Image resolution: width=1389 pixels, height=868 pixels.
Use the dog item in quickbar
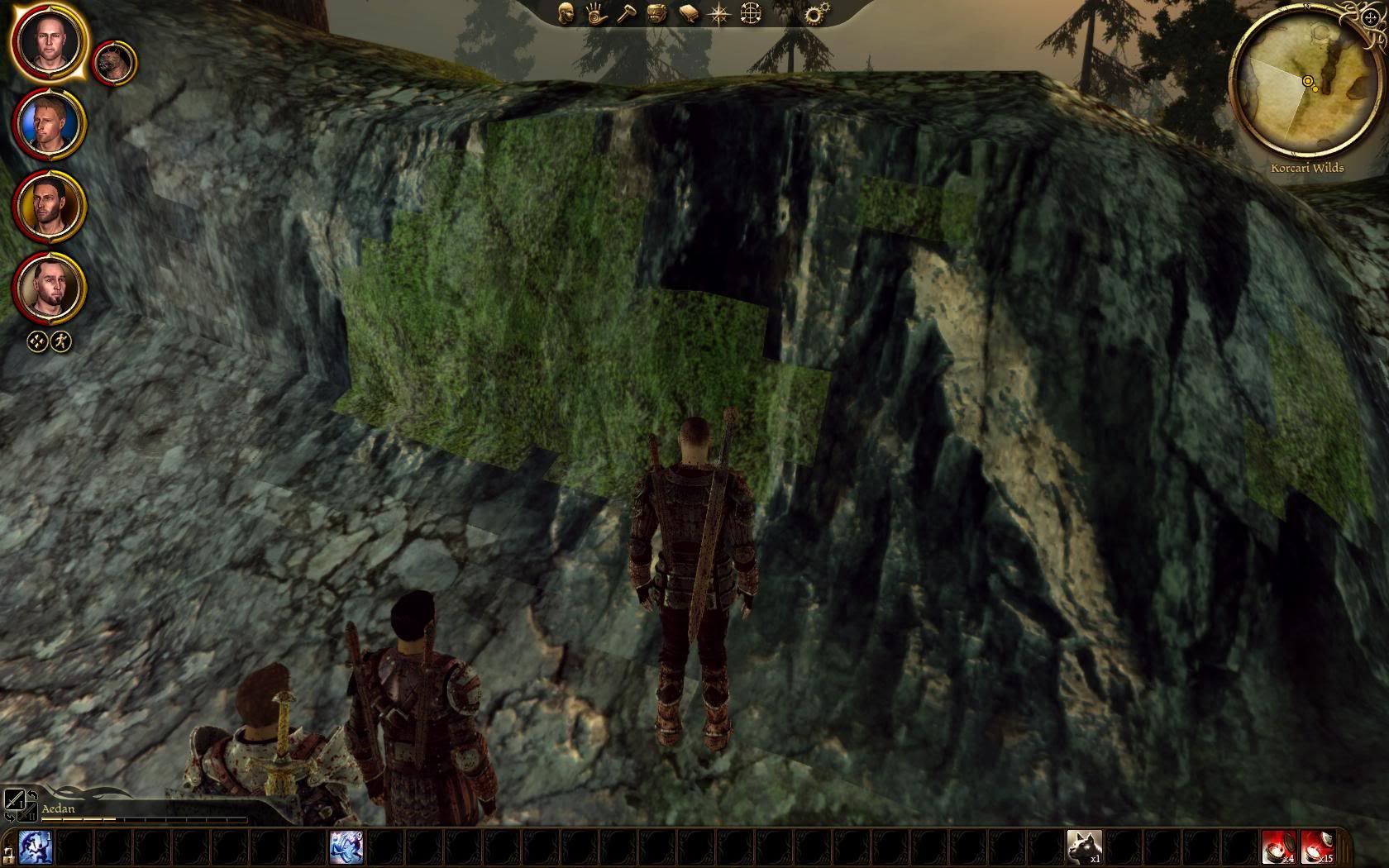pyautogui.click(x=1084, y=848)
